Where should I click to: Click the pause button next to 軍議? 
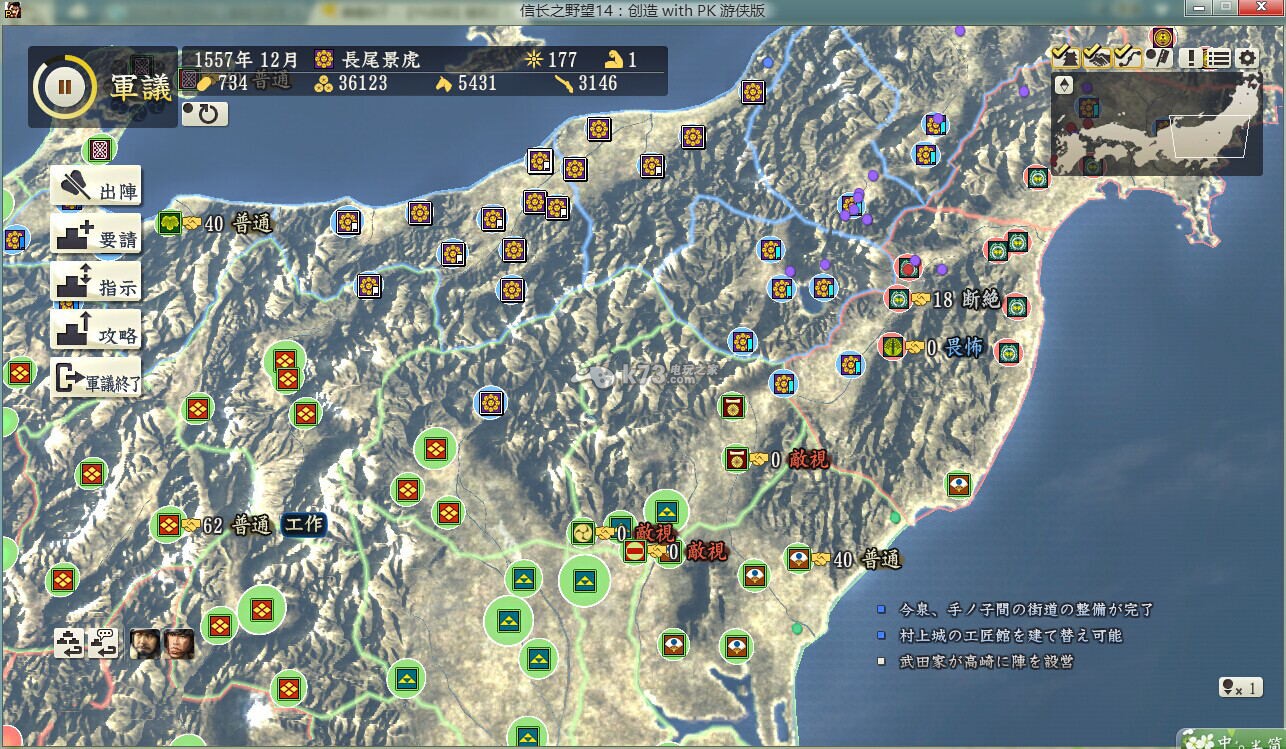65,87
